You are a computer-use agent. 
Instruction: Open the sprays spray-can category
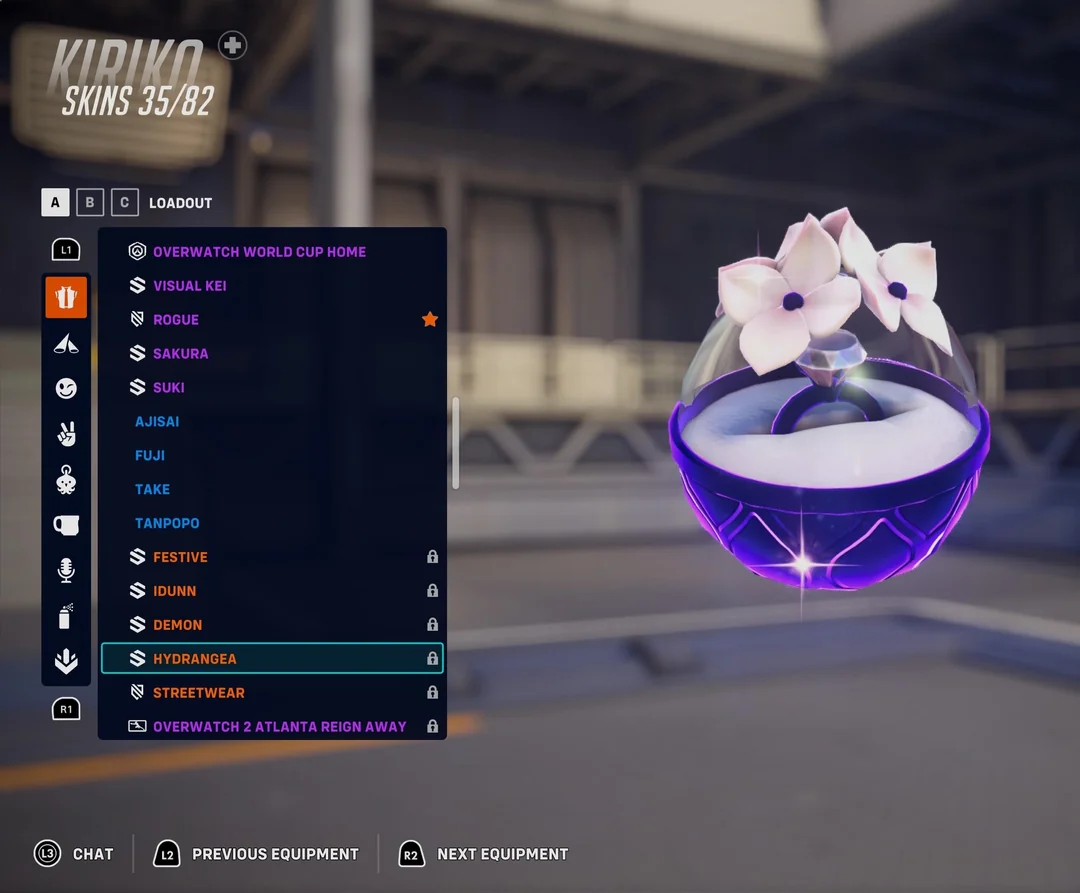[66, 617]
